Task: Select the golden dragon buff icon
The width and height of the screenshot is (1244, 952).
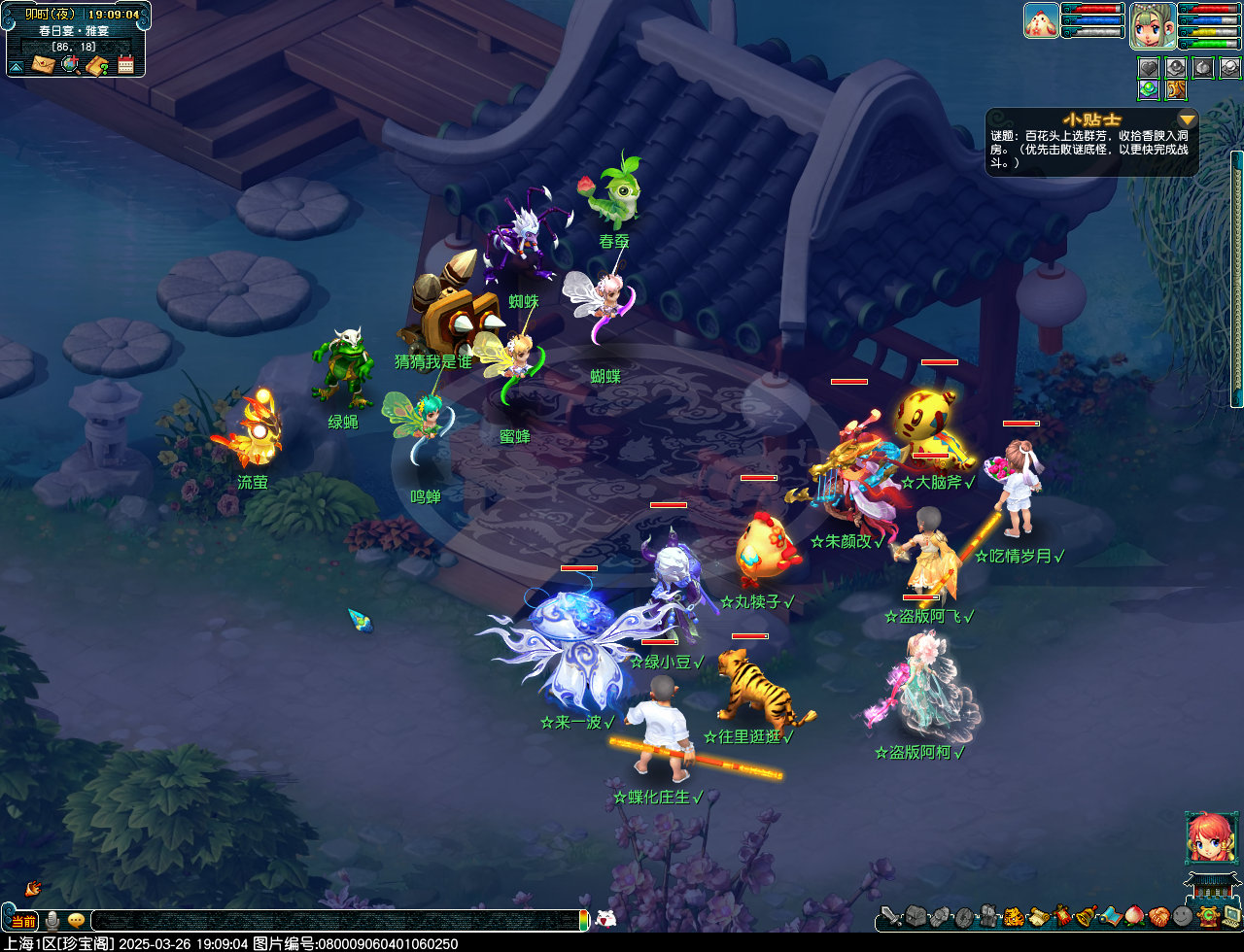Action: [1176, 89]
